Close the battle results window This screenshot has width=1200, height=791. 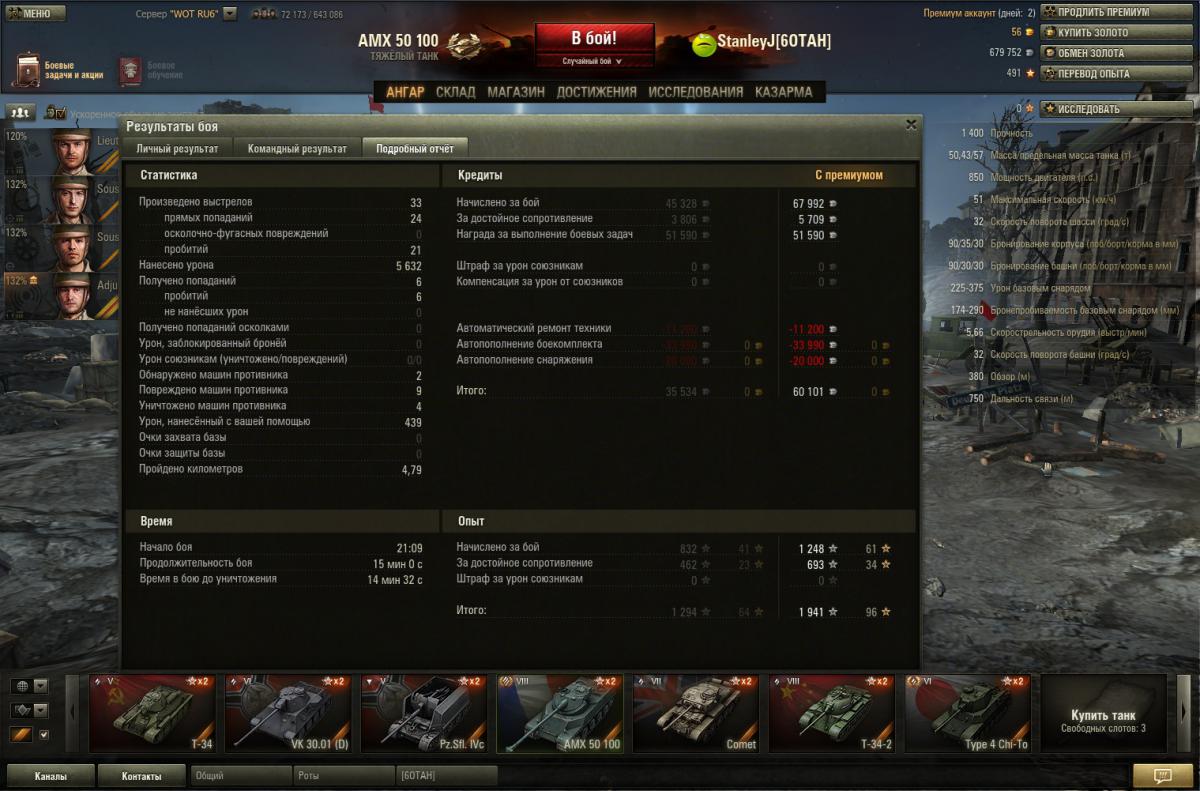910,125
